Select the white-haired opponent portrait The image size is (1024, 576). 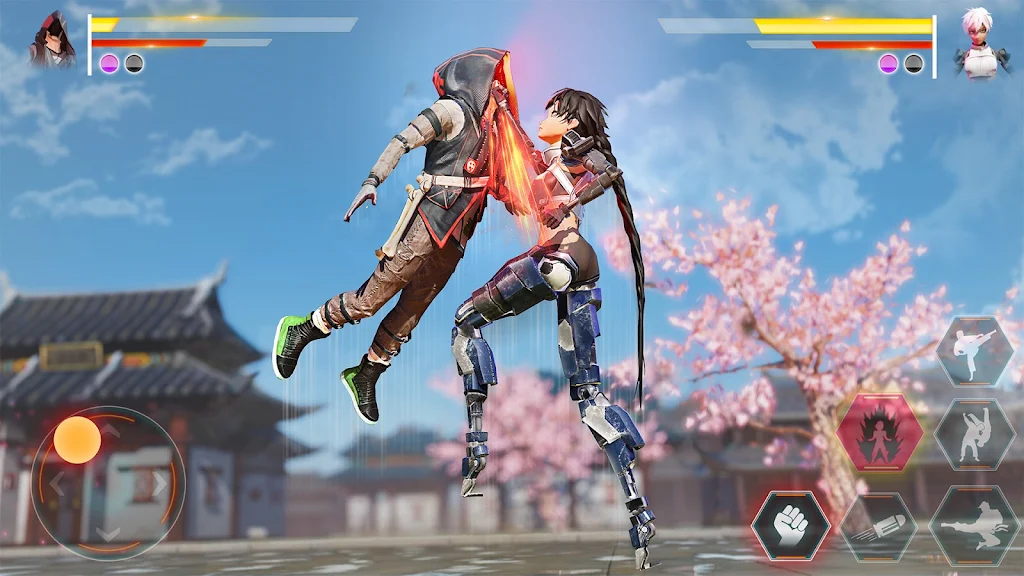tap(975, 43)
